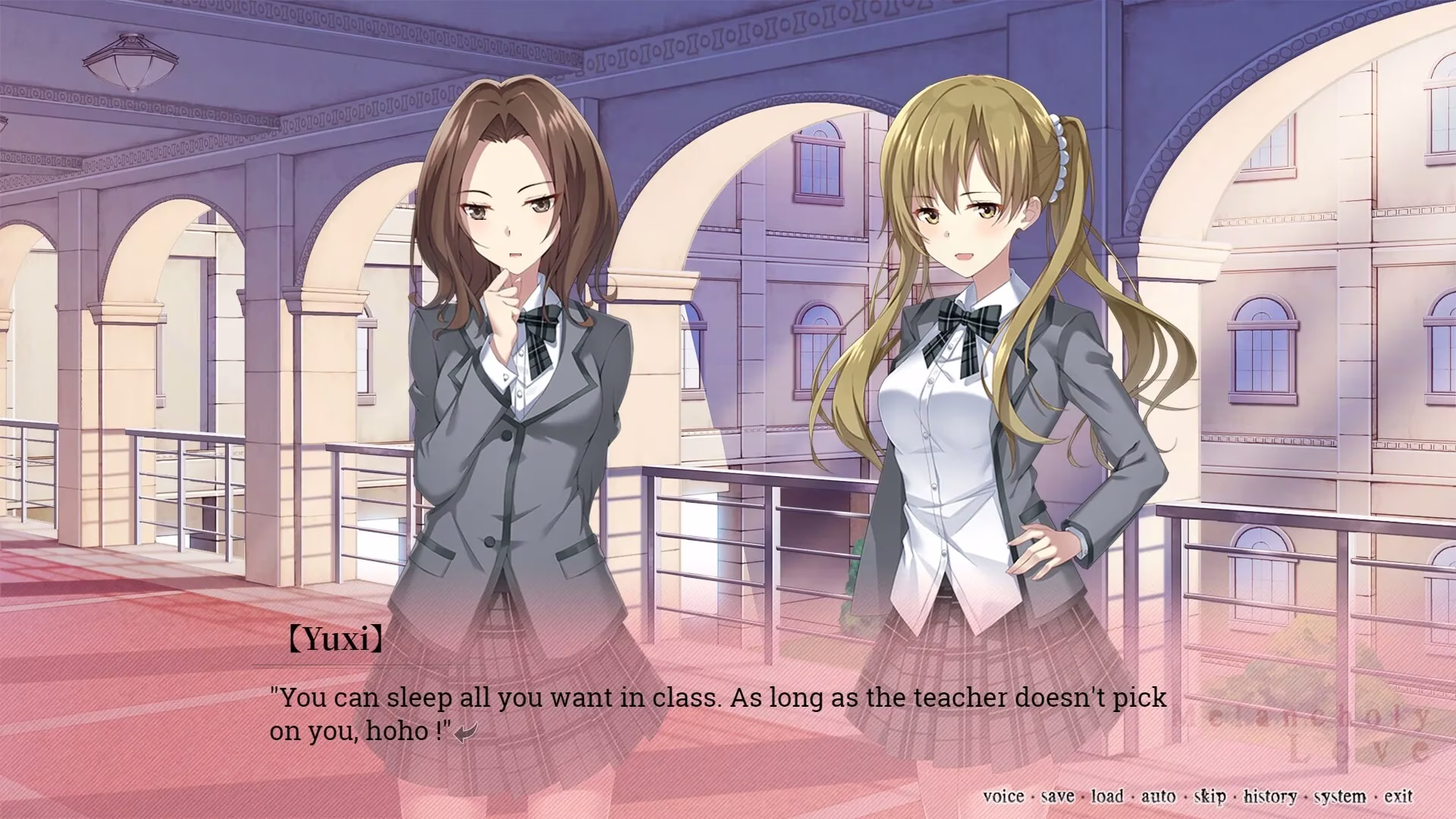
Task: Open the load menu
Action: coord(1107,796)
